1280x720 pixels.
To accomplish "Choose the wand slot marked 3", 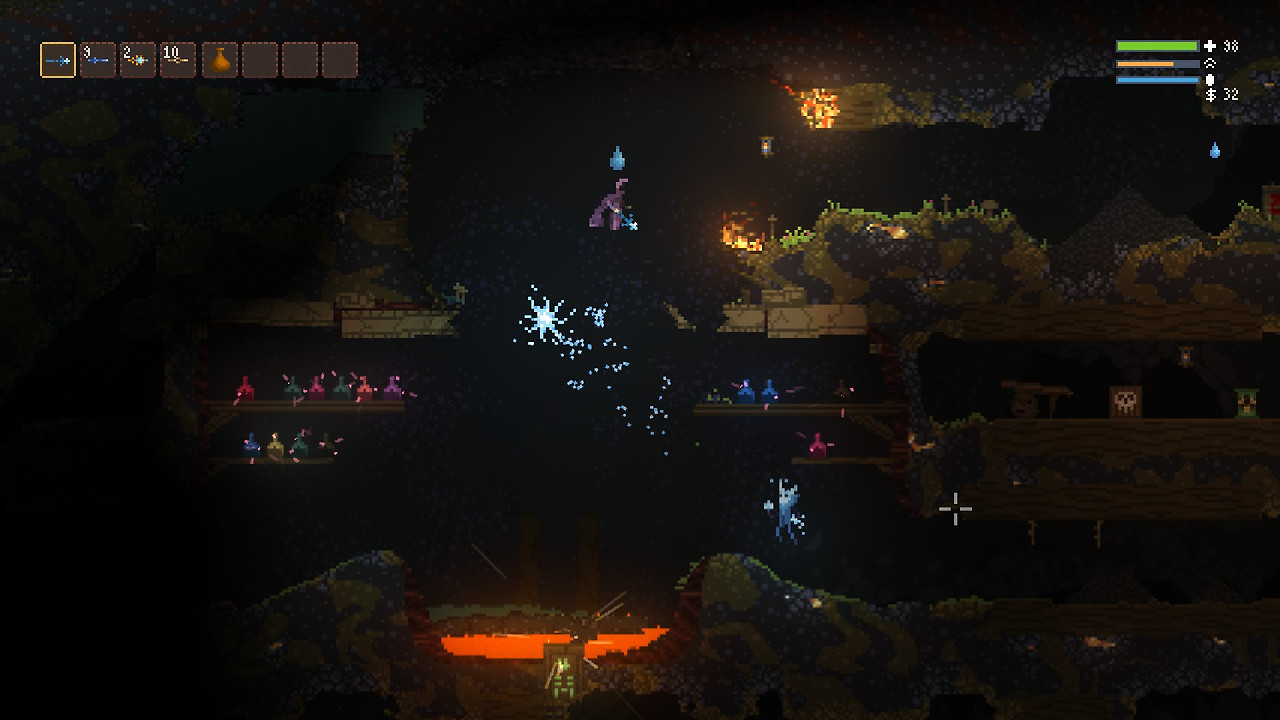I will click(x=98, y=60).
